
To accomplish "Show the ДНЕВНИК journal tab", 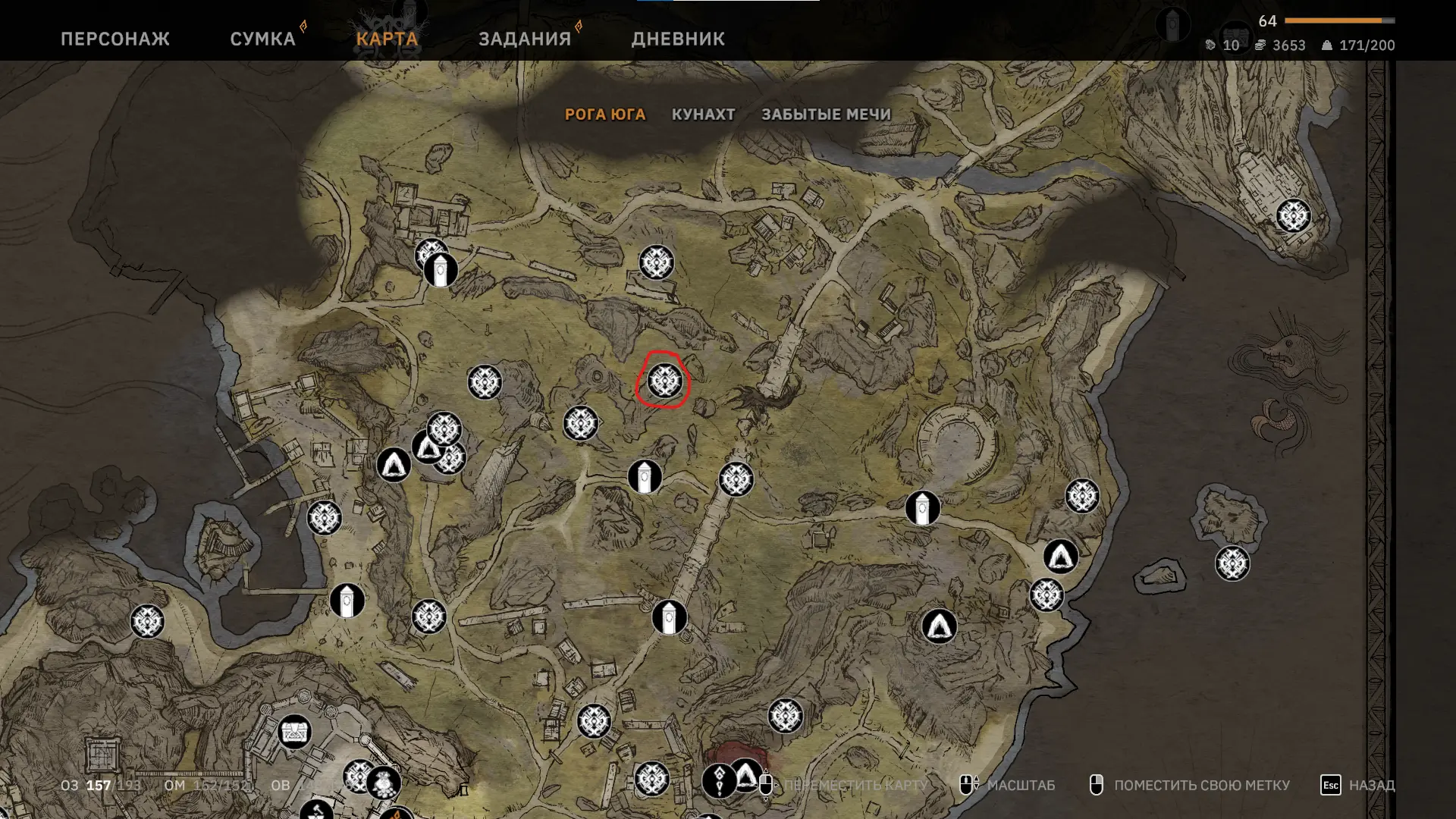I will click(678, 39).
